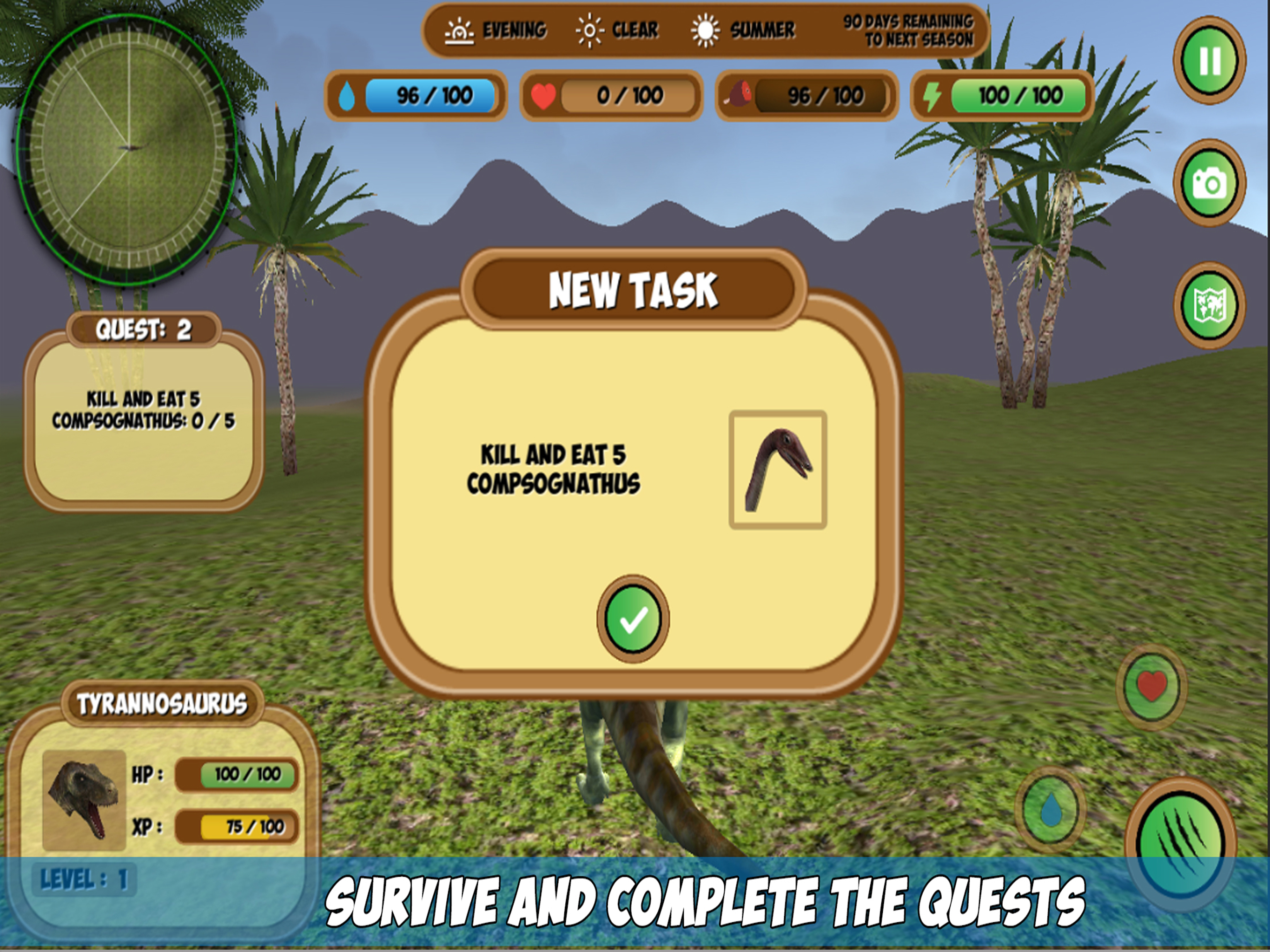Pause the game
1270x952 pixels.
coord(1210,60)
